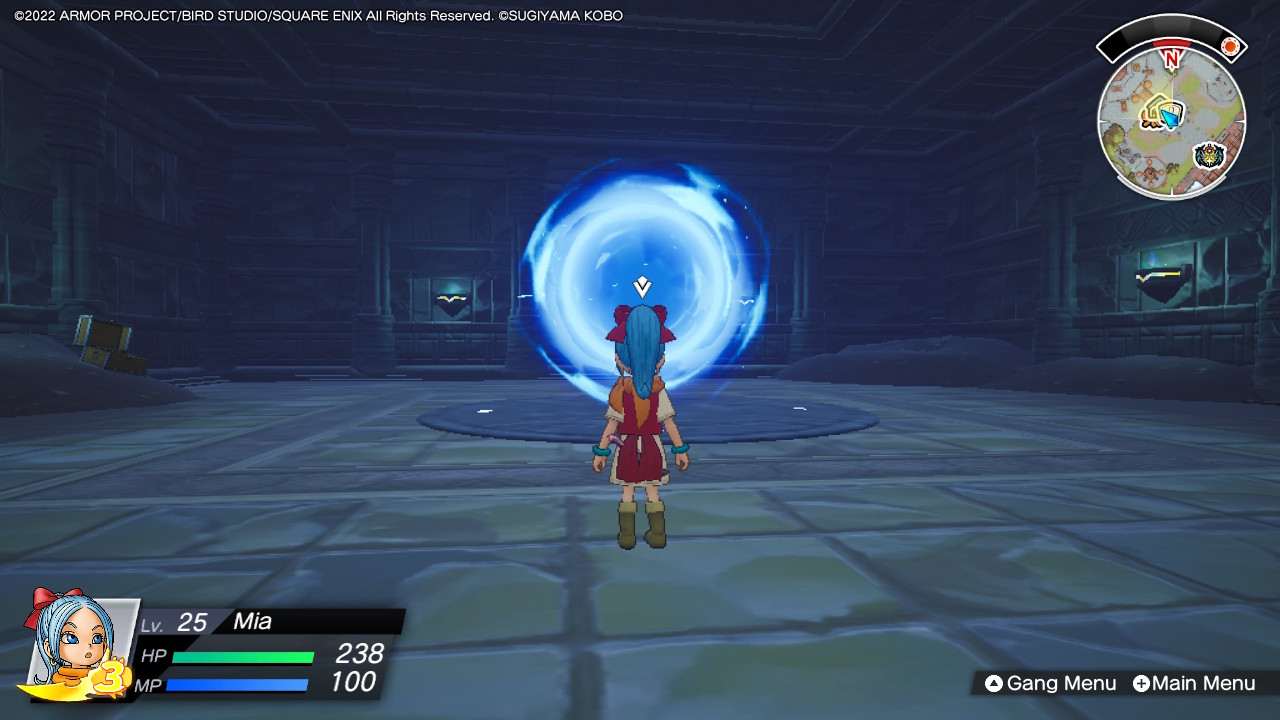Select the monster emblem icon on the minimap
The height and width of the screenshot is (720, 1280).
pos(1208,153)
